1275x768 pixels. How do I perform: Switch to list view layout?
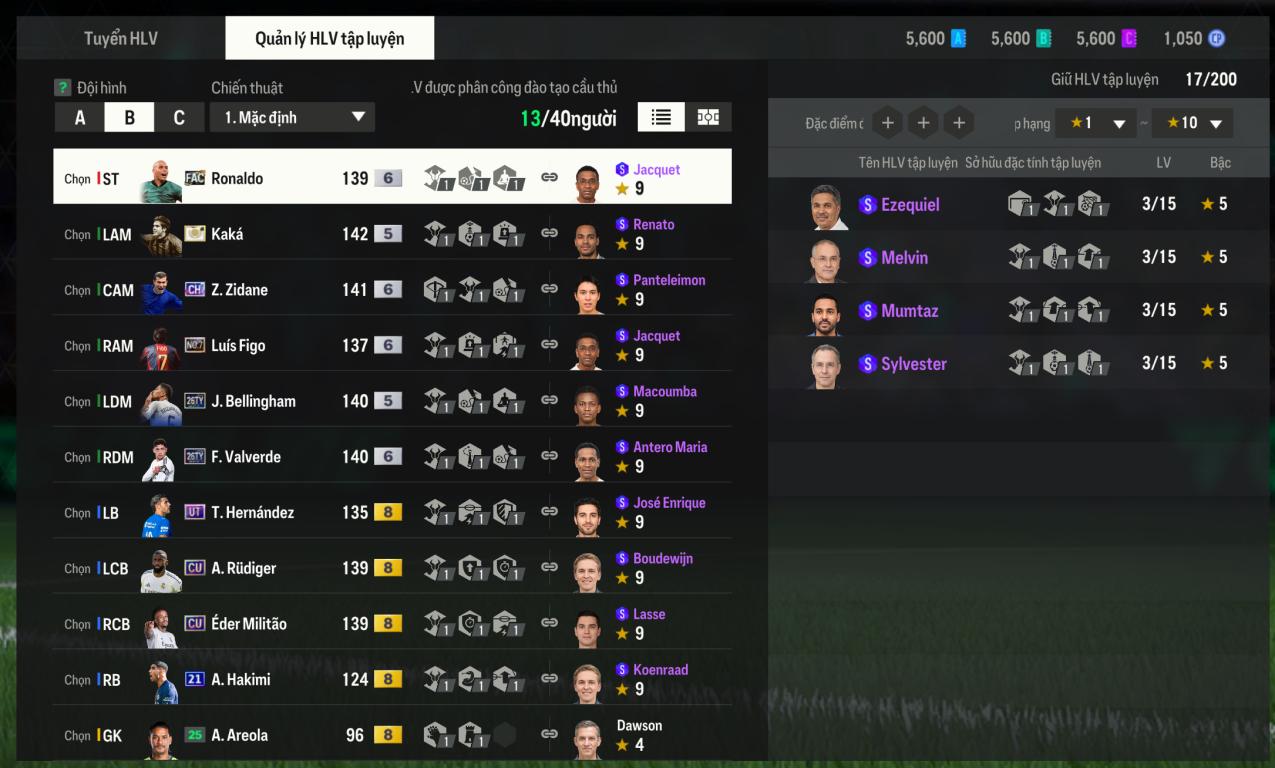pyautogui.click(x=661, y=117)
